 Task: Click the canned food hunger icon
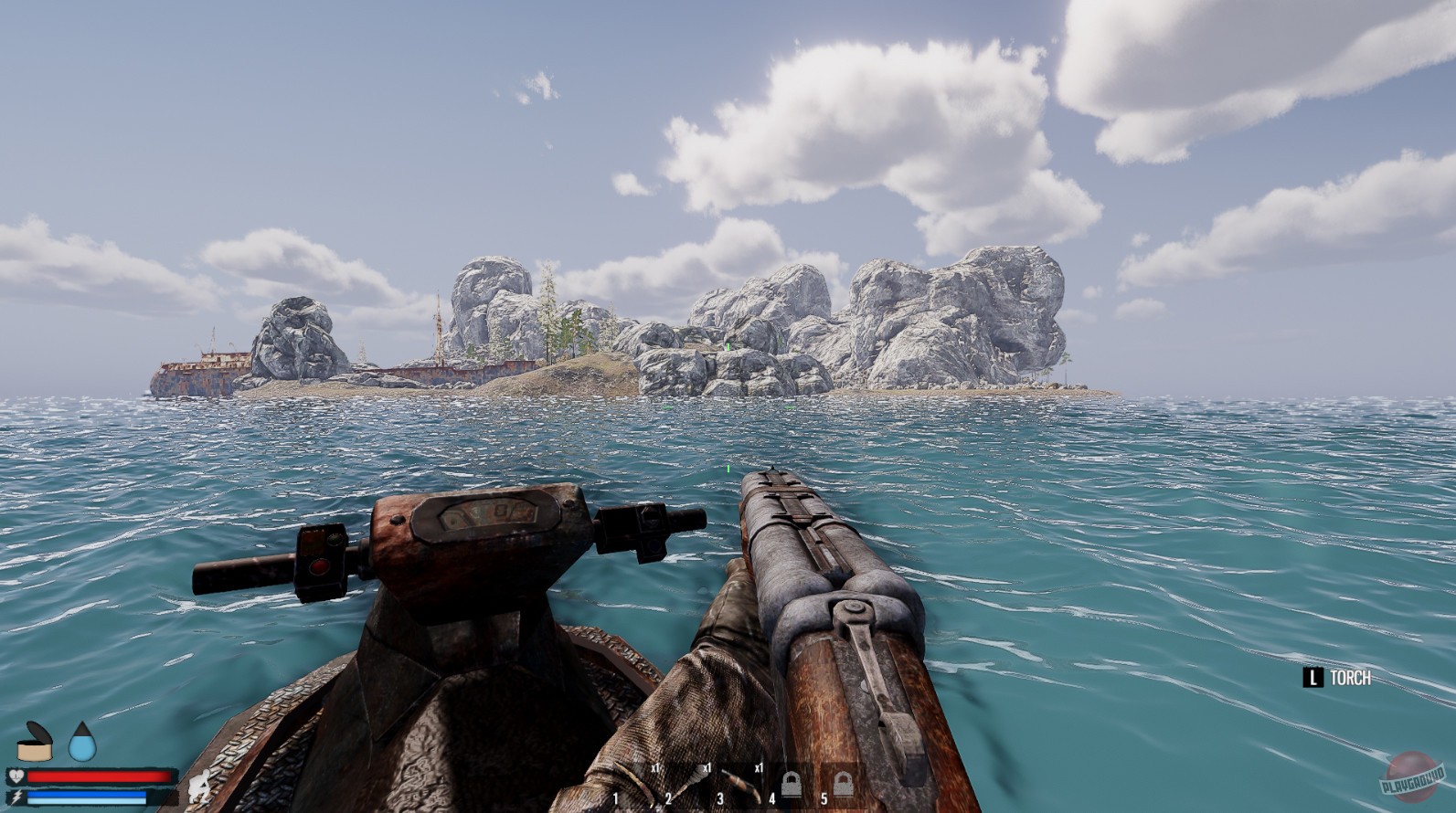tap(35, 742)
